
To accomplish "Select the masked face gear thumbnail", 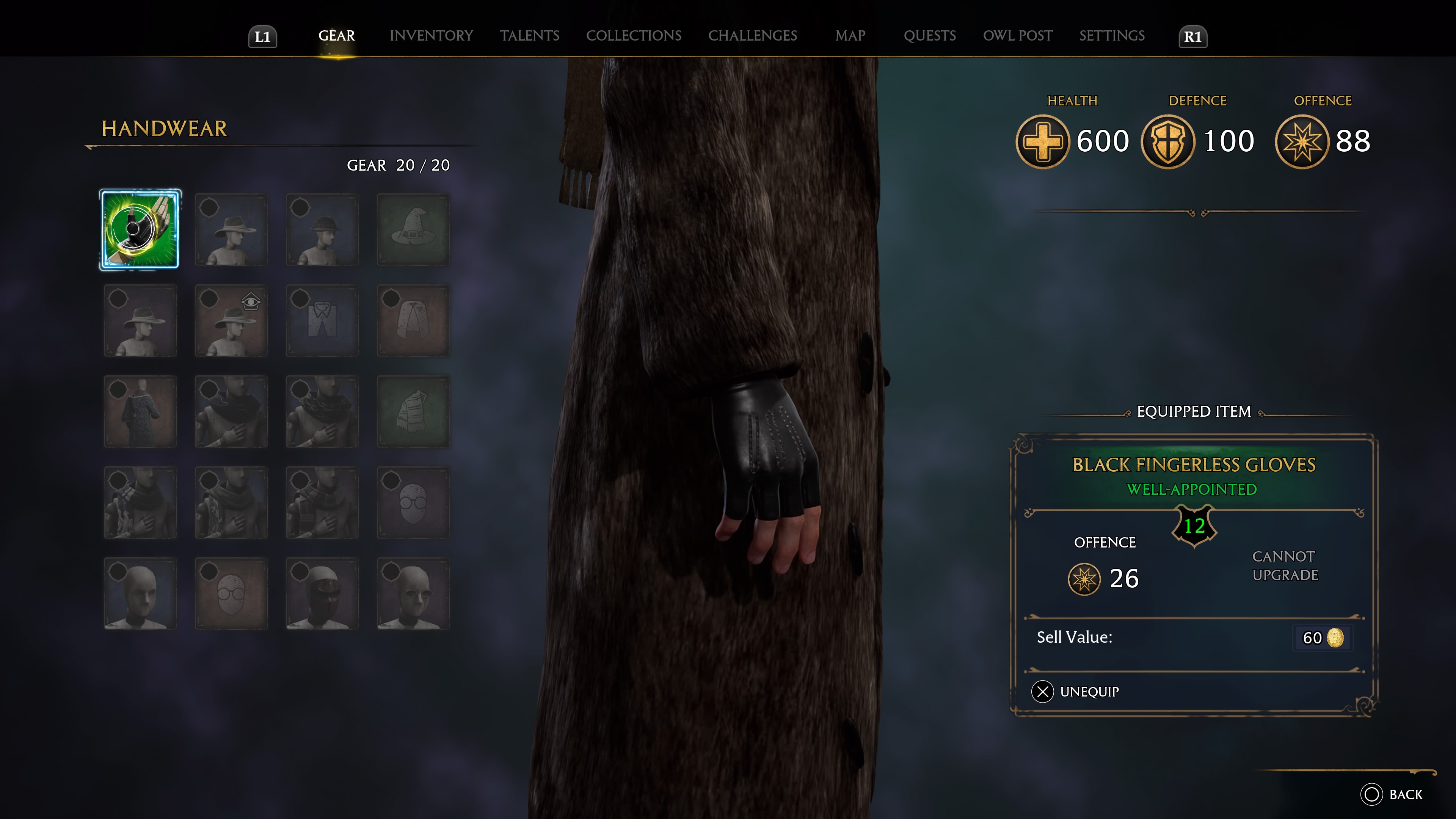I will coord(322,593).
